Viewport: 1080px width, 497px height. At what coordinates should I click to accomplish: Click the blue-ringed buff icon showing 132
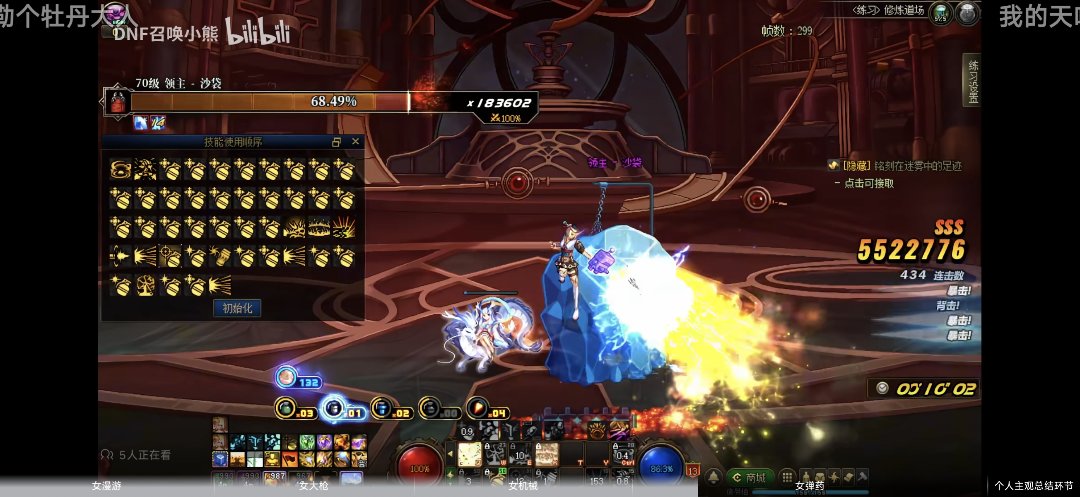click(x=287, y=378)
